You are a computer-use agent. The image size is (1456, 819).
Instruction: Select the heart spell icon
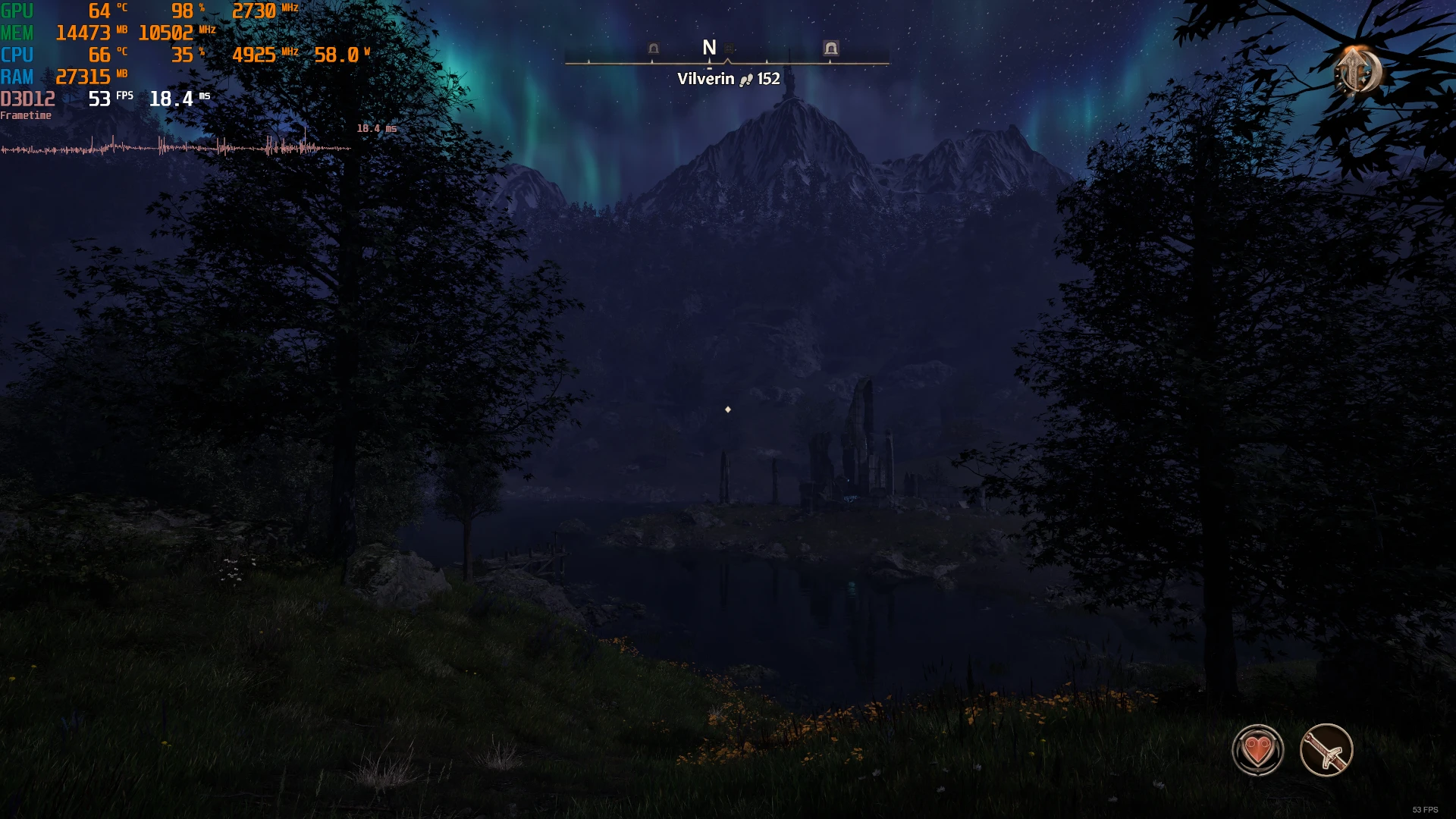1257,750
